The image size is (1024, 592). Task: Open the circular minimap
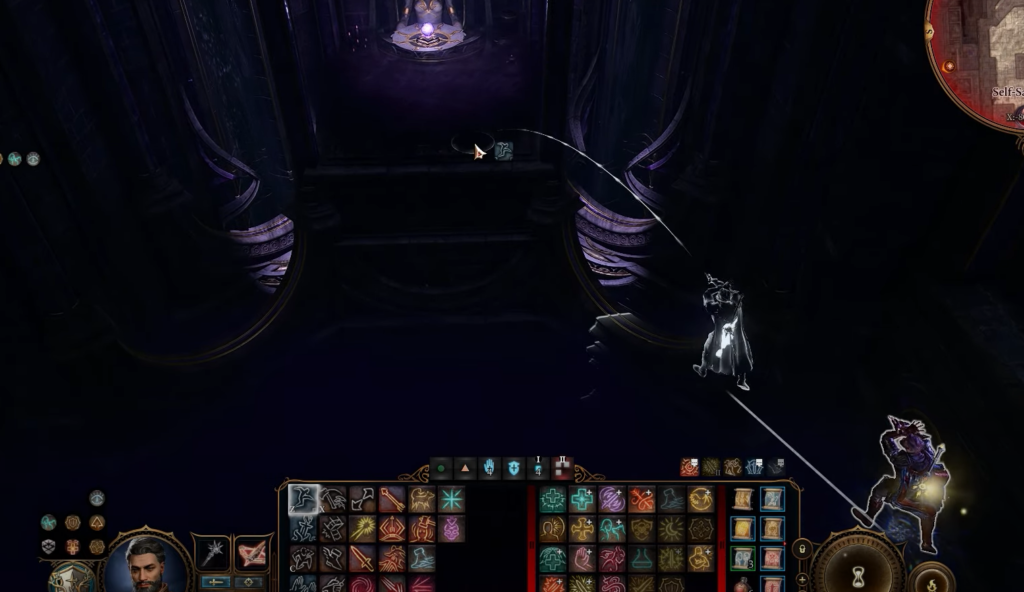(985, 60)
